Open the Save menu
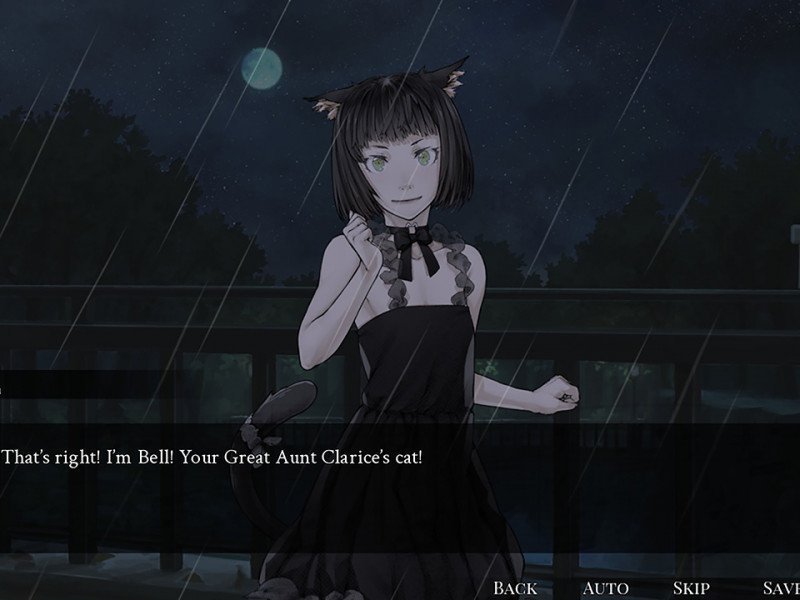800x600 pixels. (x=779, y=588)
